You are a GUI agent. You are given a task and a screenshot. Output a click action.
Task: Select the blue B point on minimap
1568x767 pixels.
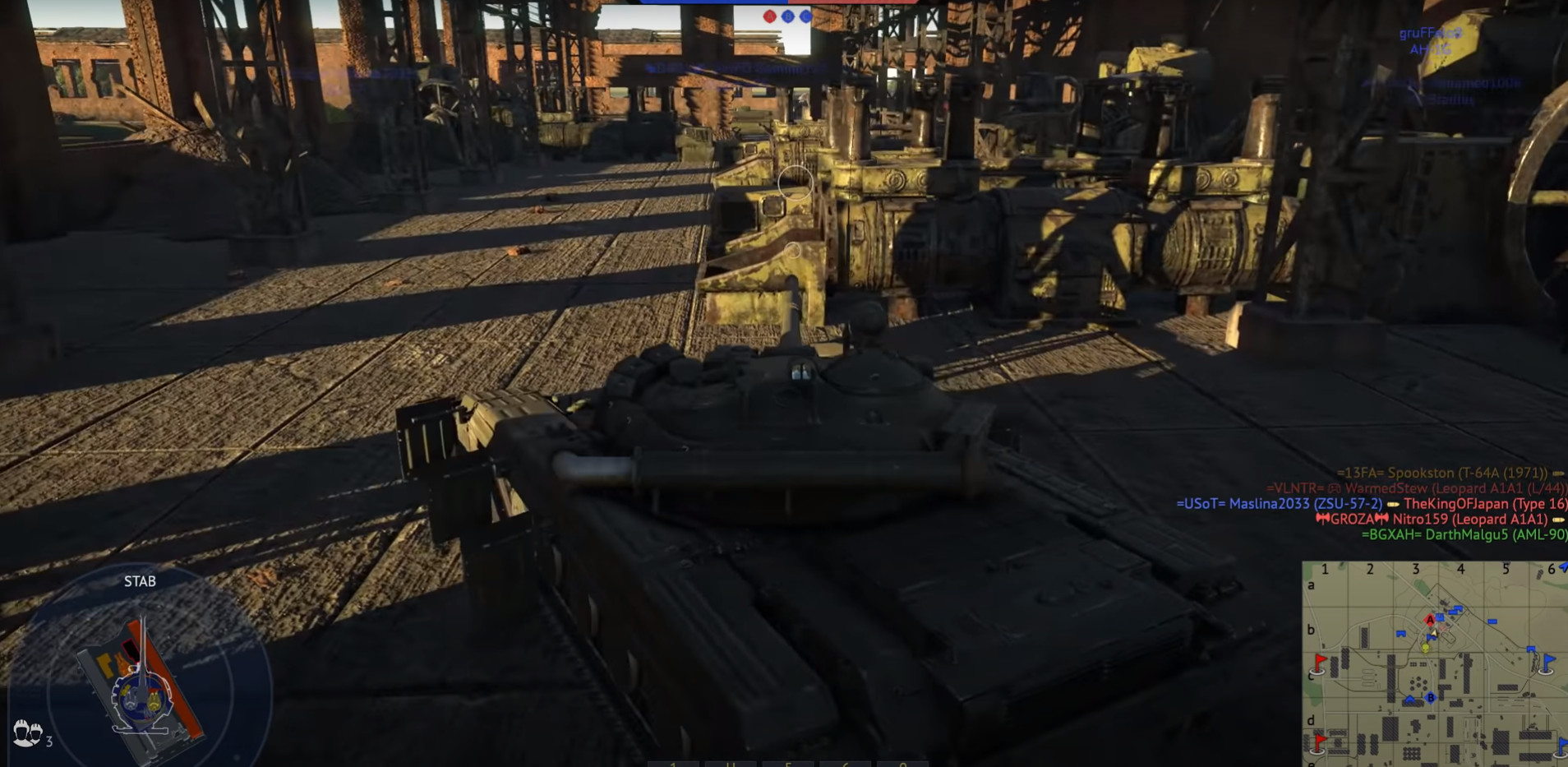[1431, 698]
